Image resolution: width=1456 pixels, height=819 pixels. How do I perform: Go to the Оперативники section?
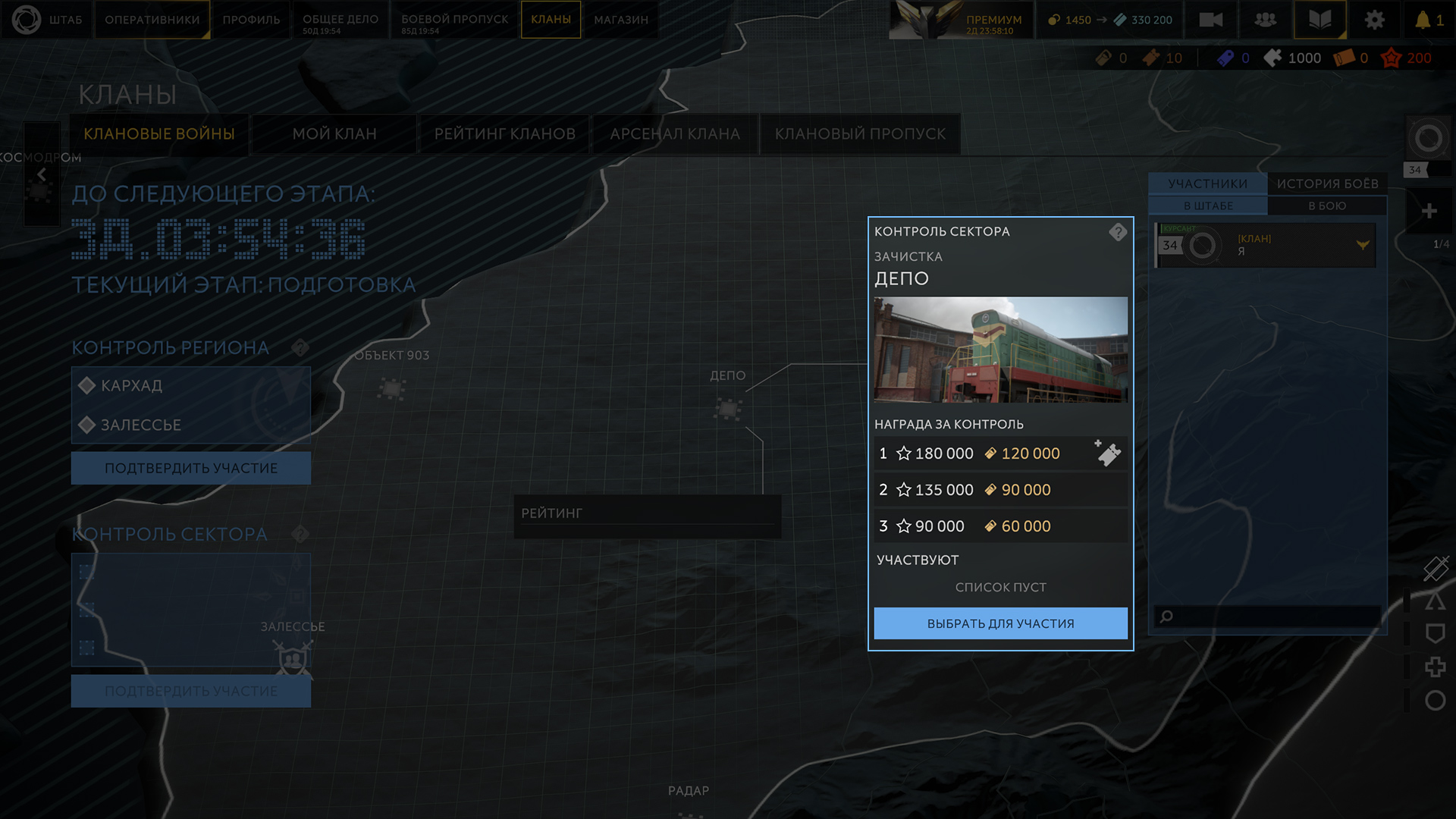point(152,20)
